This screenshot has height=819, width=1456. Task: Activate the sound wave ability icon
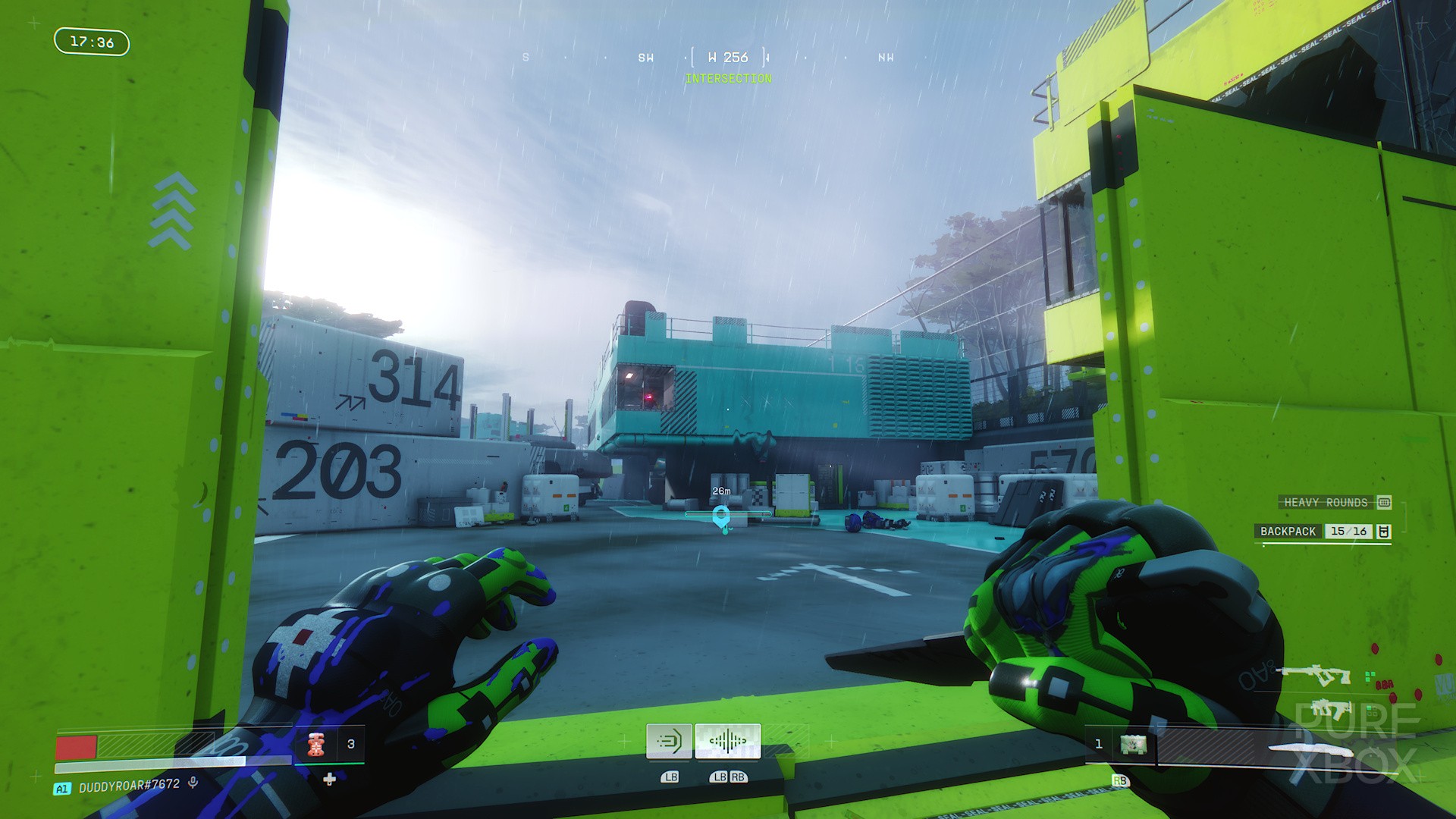pyautogui.click(x=727, y=741)
